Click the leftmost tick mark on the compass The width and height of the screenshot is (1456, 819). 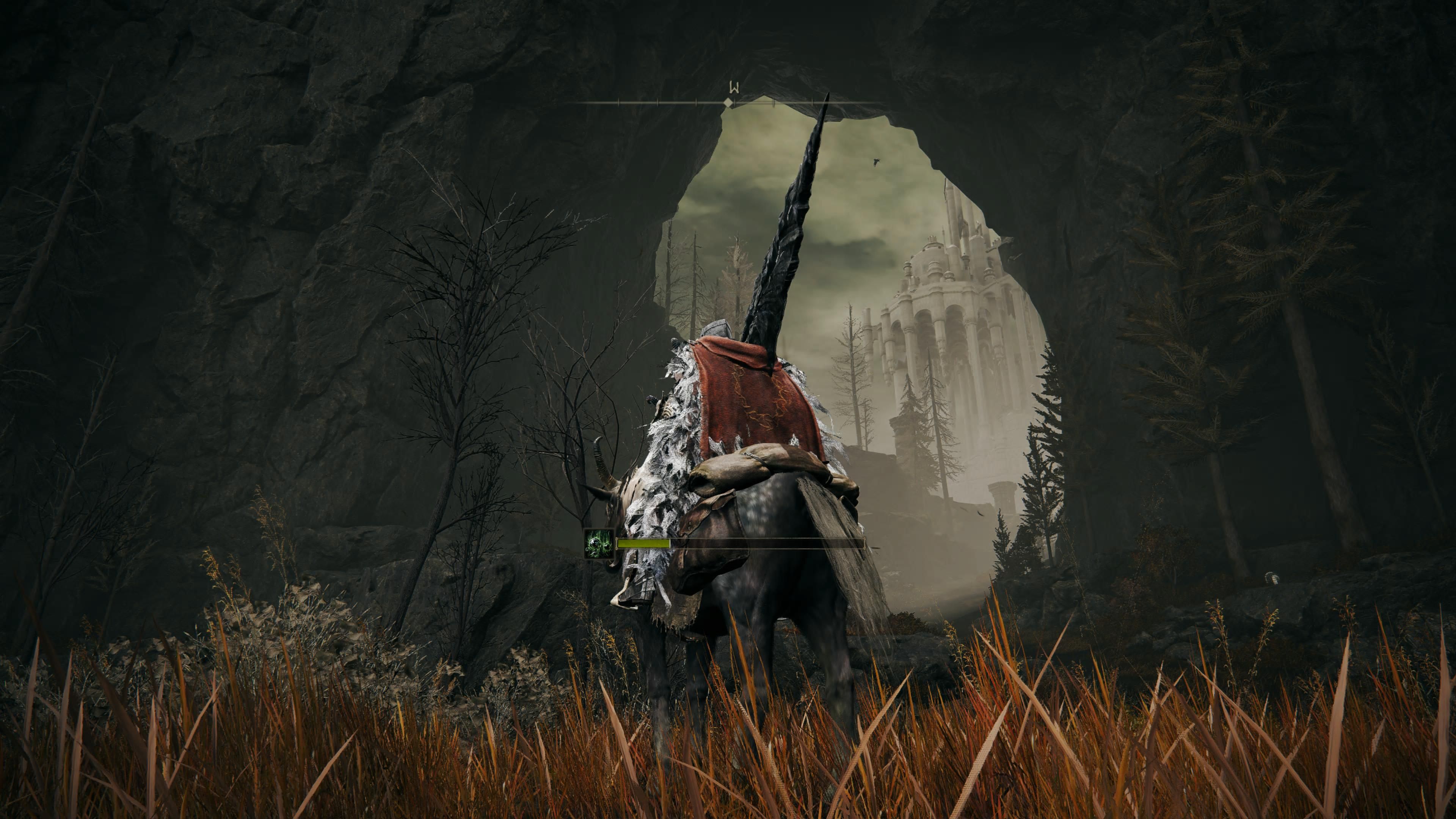tap(618, 102)
